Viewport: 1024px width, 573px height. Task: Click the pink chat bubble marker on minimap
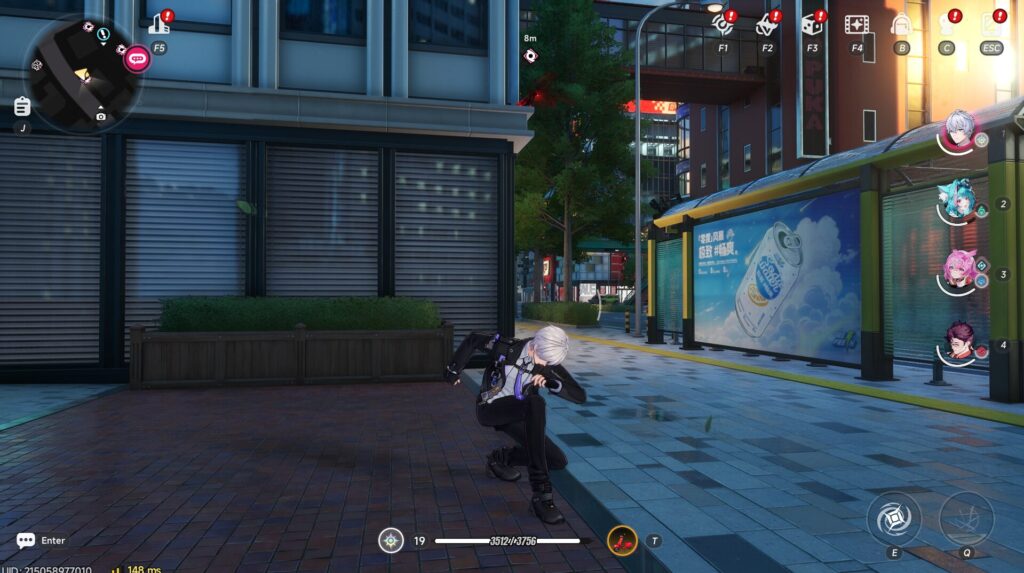(x=137, y=59)
